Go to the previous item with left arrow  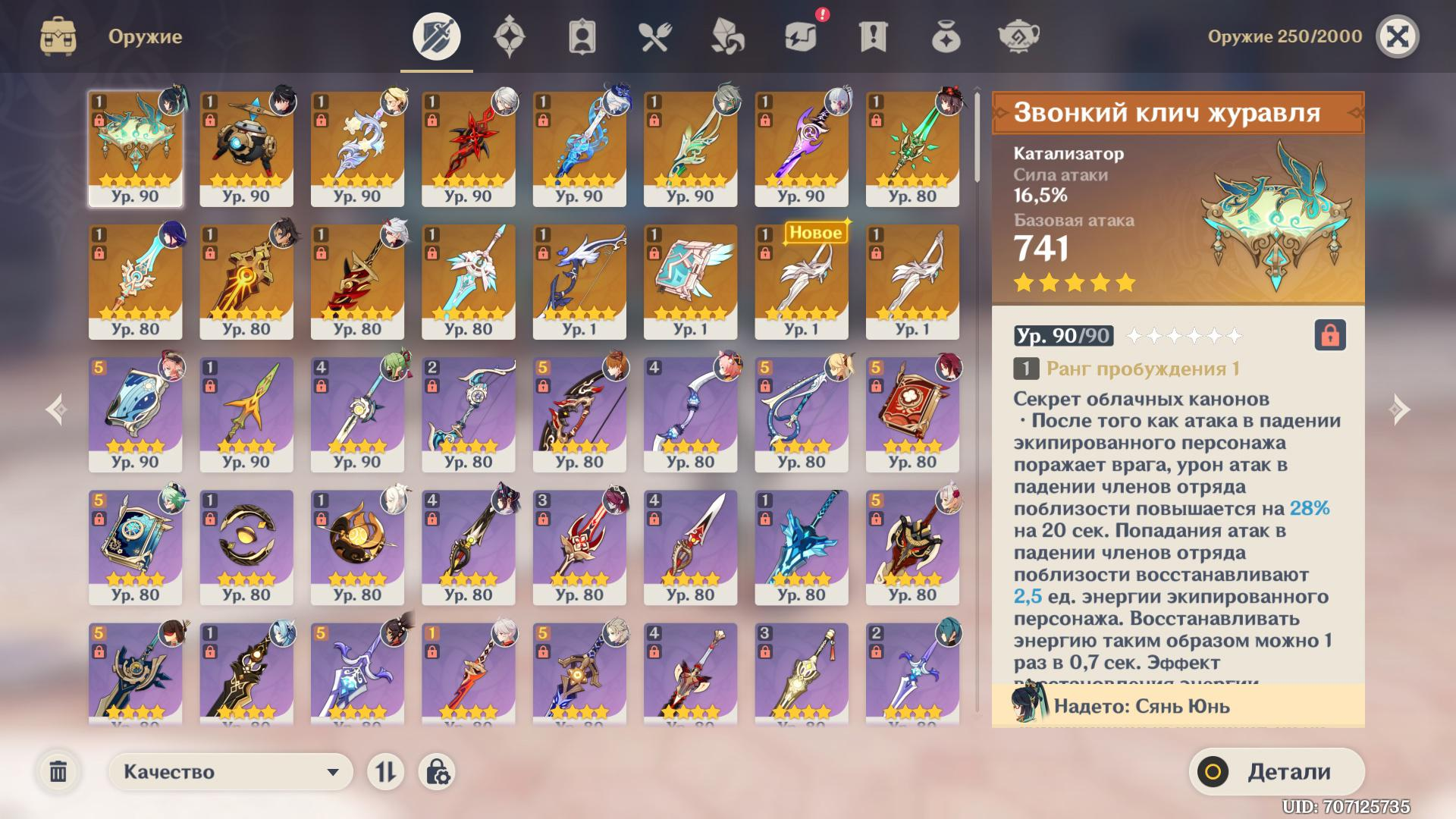click(x=57, y=409)
